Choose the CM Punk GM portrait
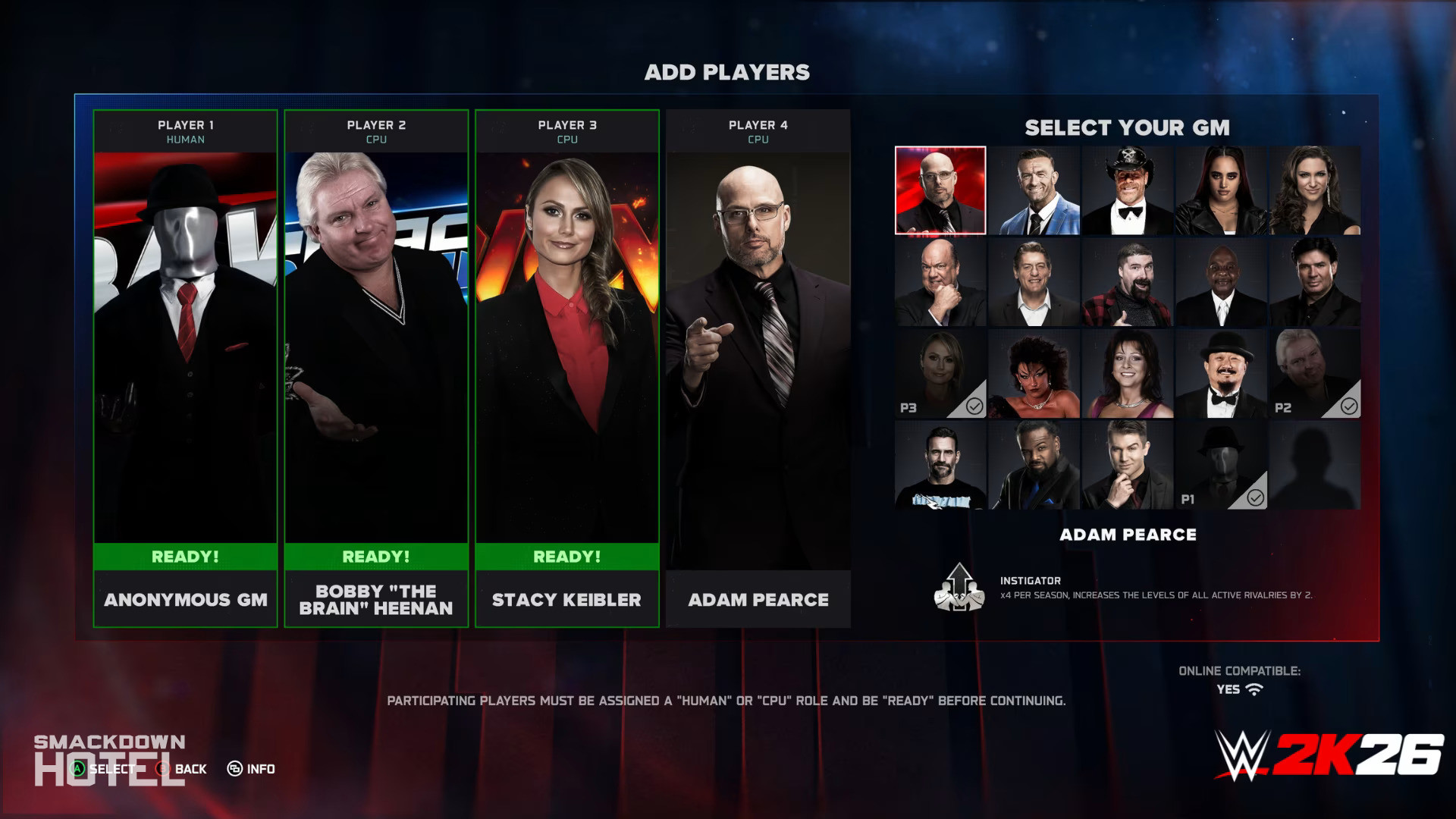The height and width of the screenshot is (819, 1456). [940, 466]
